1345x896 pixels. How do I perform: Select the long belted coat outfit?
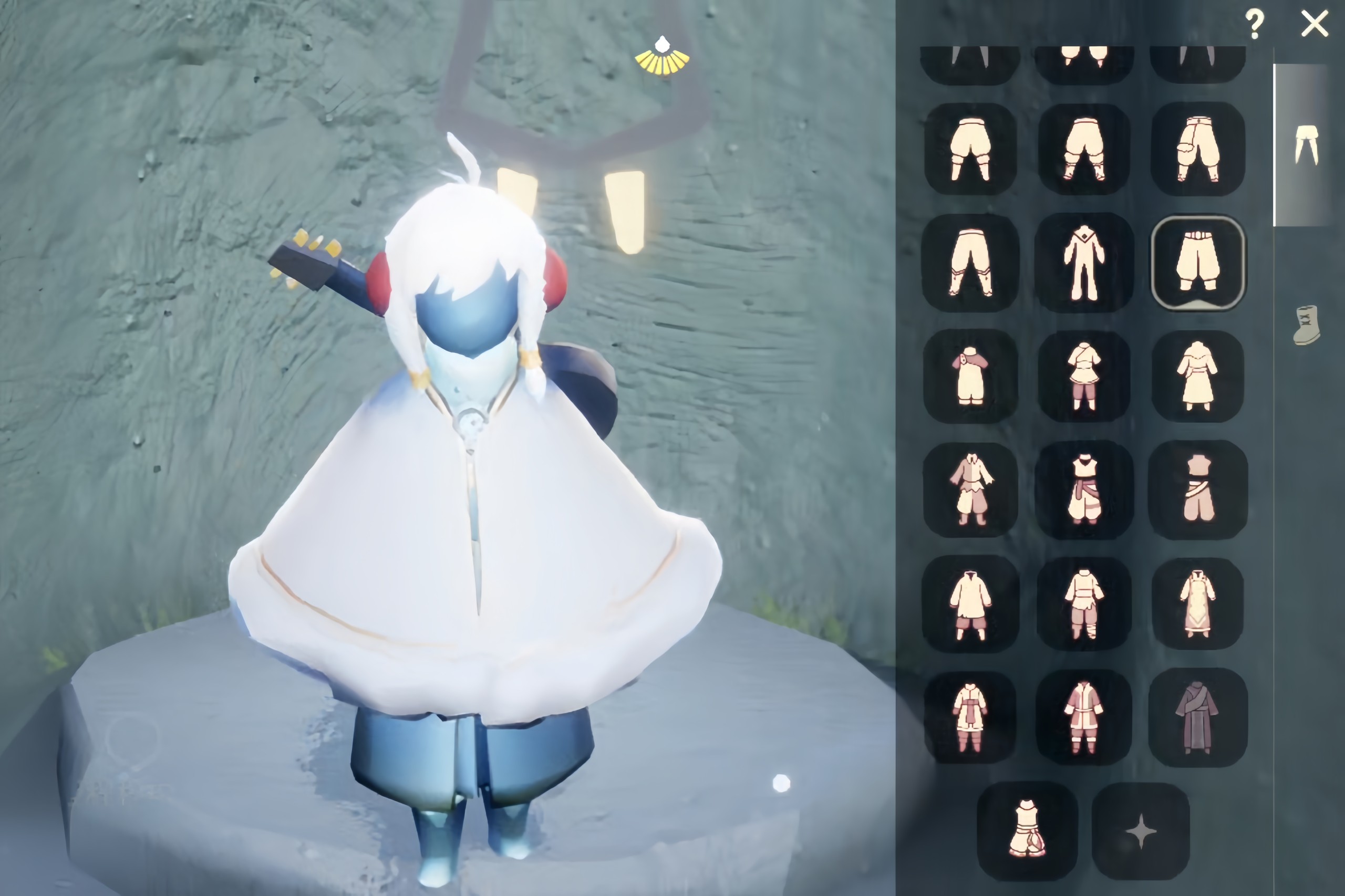[1197, 376]
